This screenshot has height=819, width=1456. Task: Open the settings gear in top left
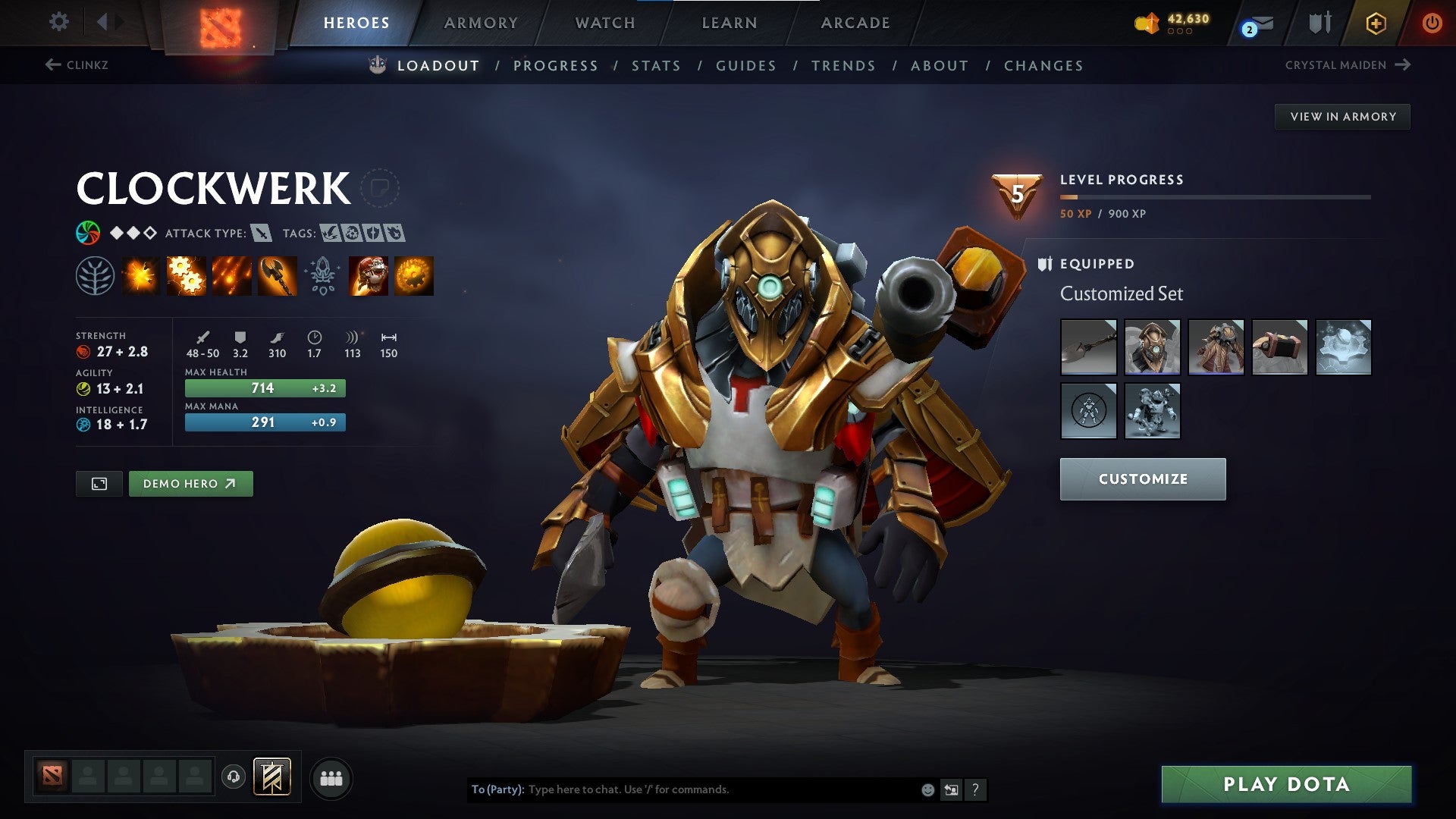[x=58, y=22]
